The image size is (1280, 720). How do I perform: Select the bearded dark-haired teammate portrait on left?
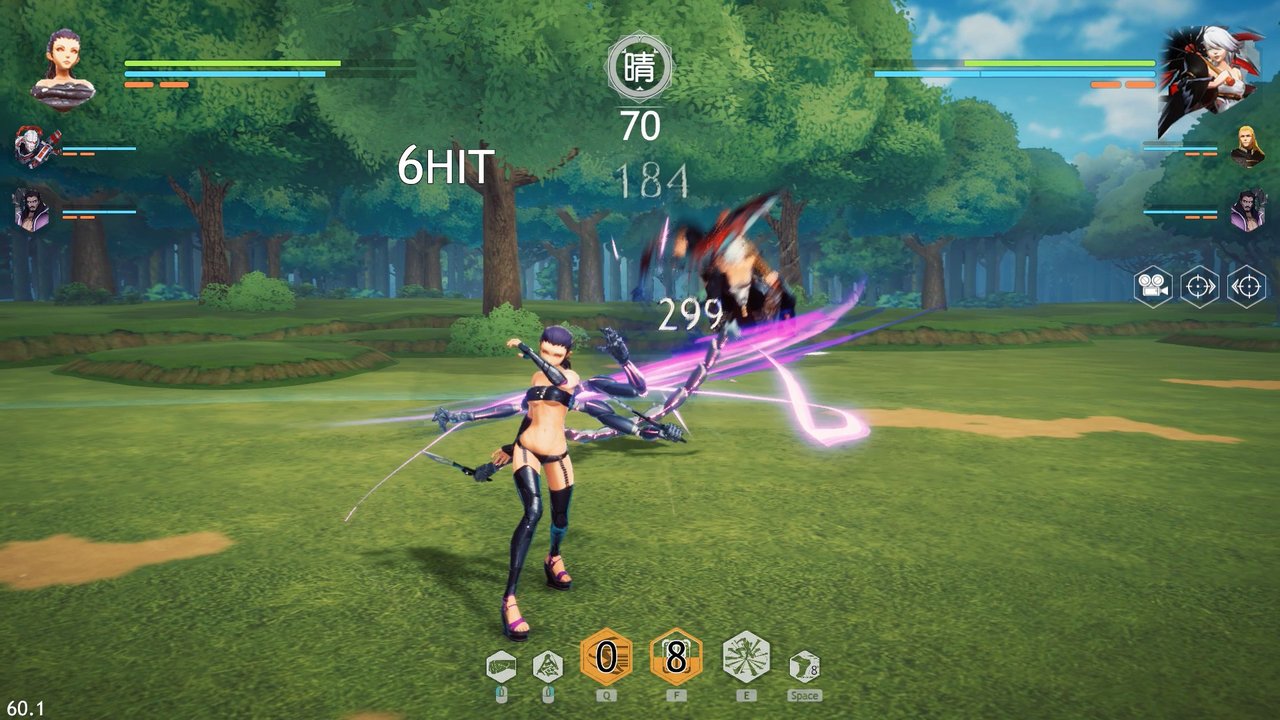tap(32, 210)
